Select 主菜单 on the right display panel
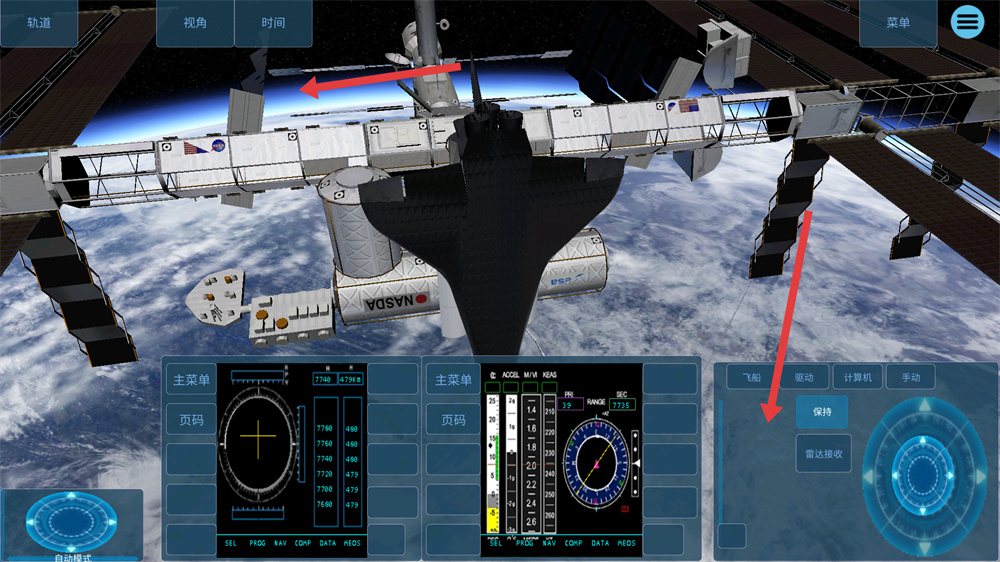This screenshot has height=562, width=1000. 453,380
